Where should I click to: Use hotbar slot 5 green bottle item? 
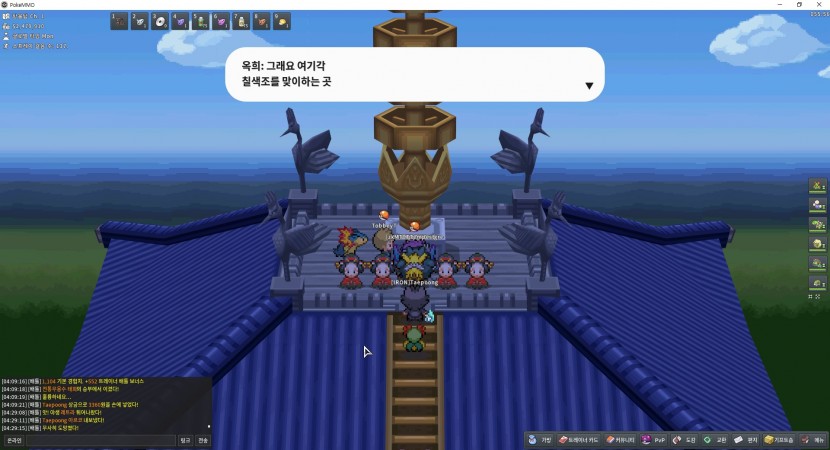tap(201, 21)
